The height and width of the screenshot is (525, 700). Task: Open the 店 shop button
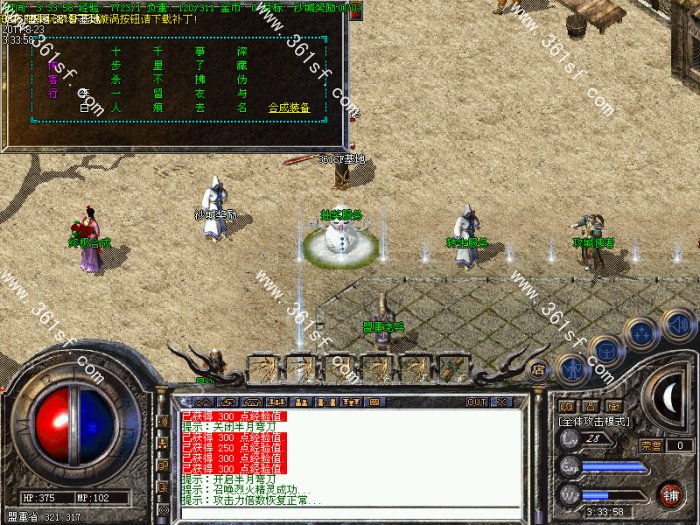537,369
